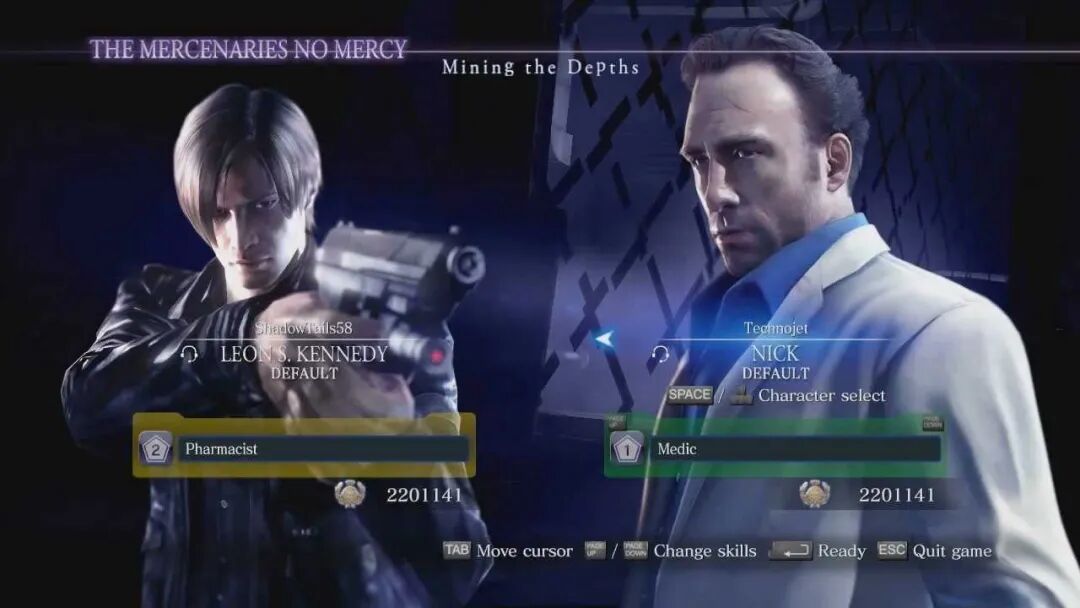
Task: Choose the Nick character name
Action: click(x=775, y=354)
